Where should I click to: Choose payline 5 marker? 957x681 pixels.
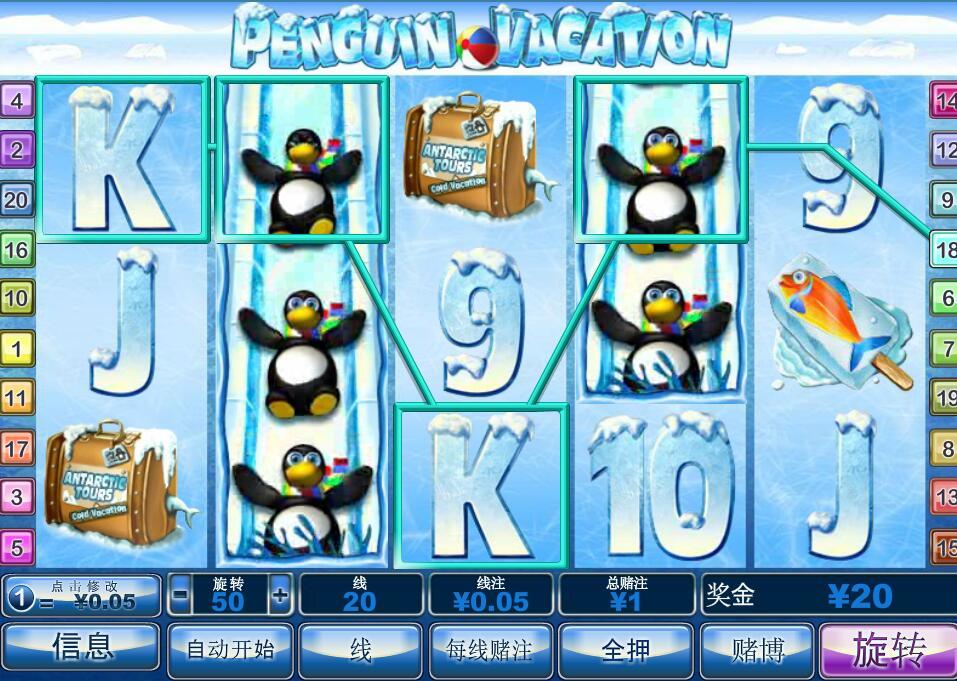coord(18,546)
